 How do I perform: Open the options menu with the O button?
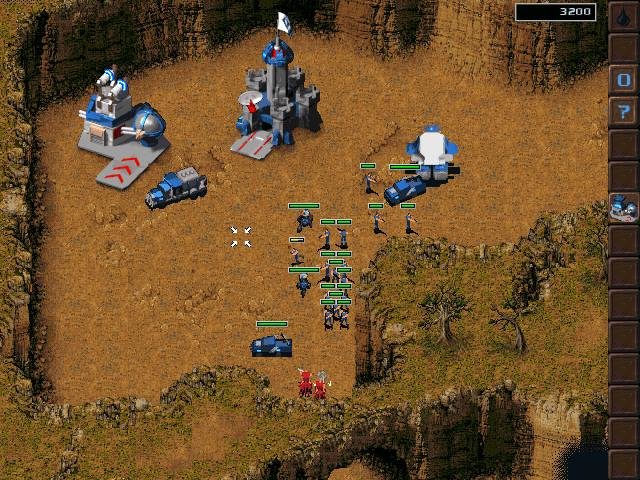click(623, 80)
